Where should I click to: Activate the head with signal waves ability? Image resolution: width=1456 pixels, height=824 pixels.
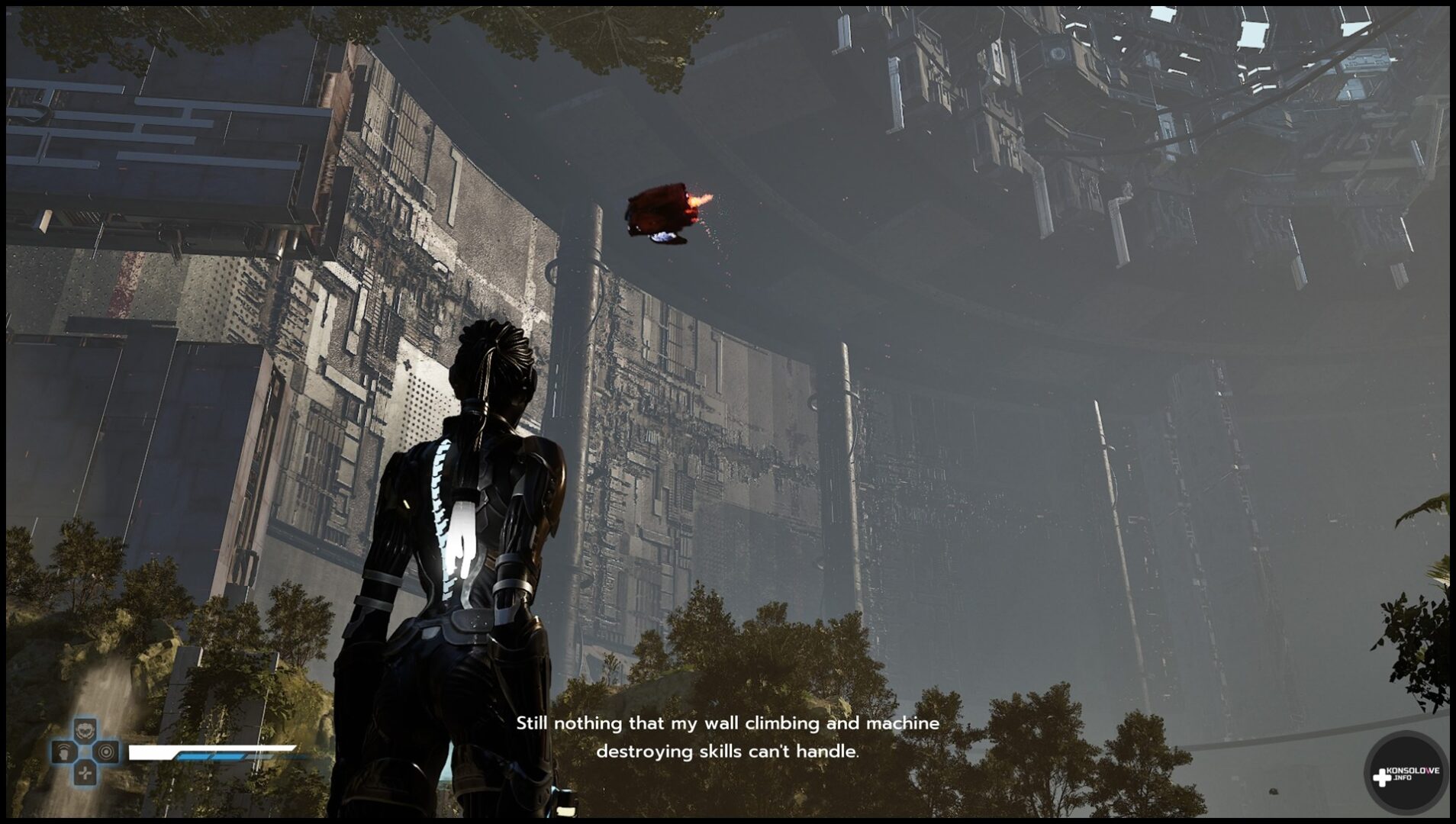click(64, 752)
